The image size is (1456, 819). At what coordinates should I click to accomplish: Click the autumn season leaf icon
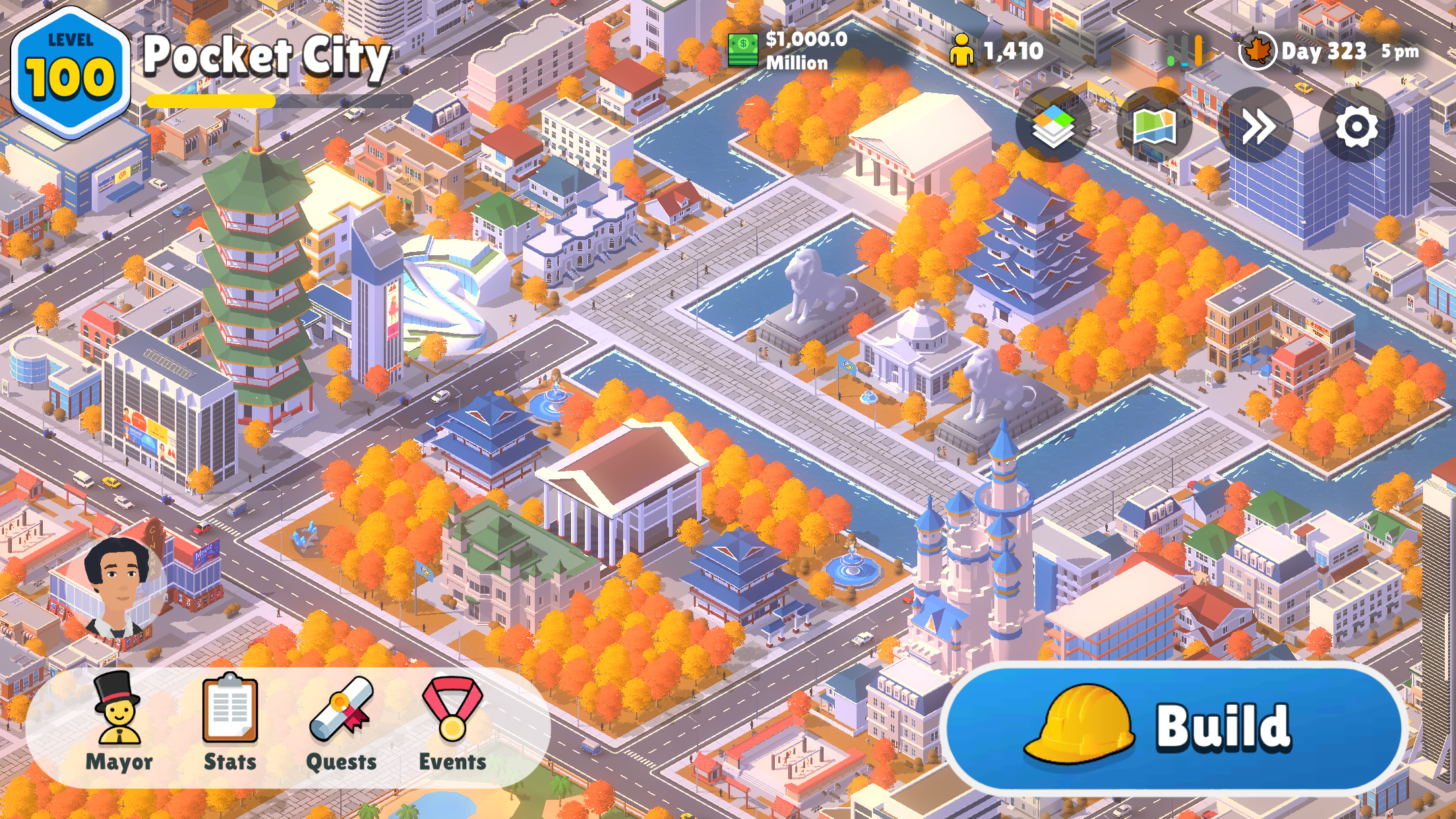tap(1258, 51)
